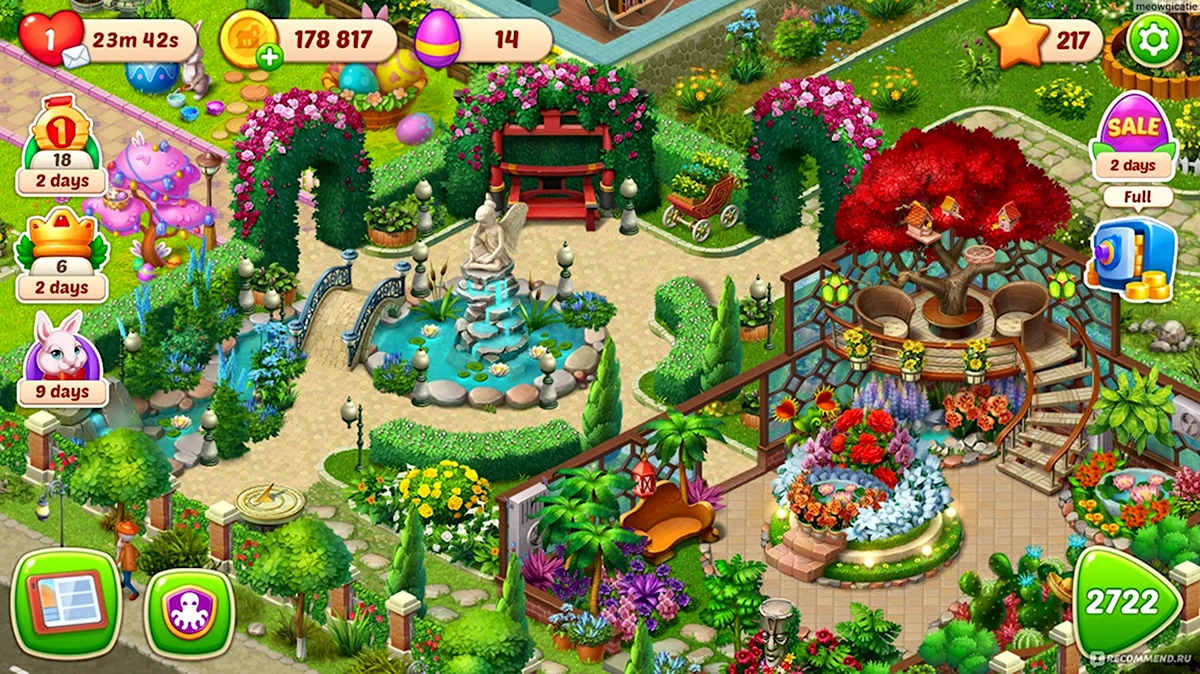Image resolution: width=1200 pixels, height=674 pixels.
Task: Add coins with the green plus icon
Action: [x=268, y=57]
